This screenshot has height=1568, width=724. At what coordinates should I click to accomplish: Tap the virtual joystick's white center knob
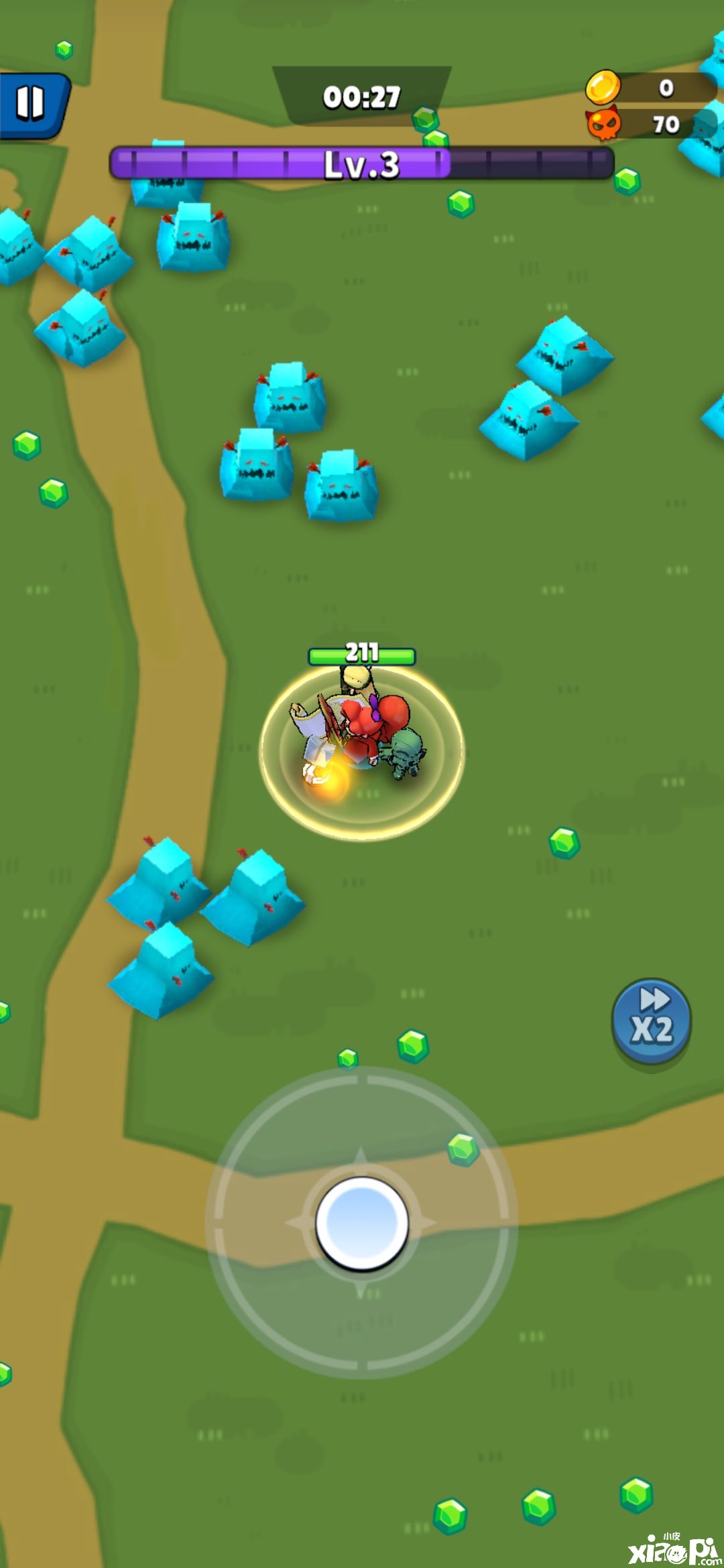362,1223
